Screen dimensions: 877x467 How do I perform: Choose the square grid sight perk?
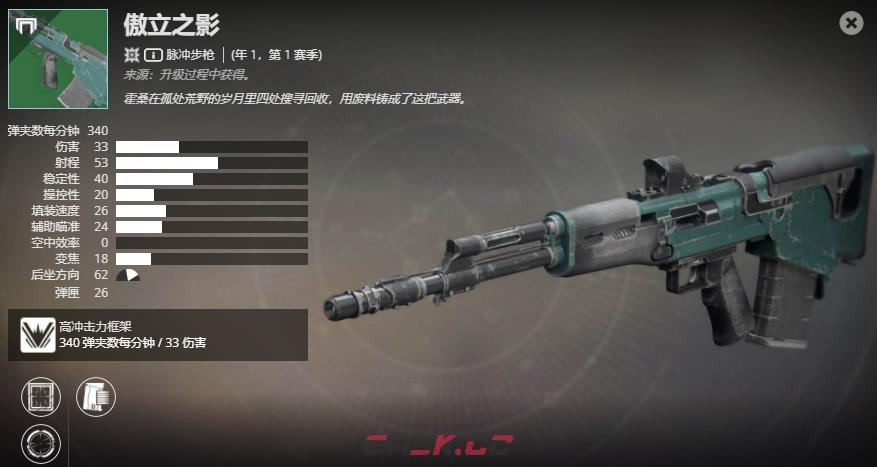point(41,397)
